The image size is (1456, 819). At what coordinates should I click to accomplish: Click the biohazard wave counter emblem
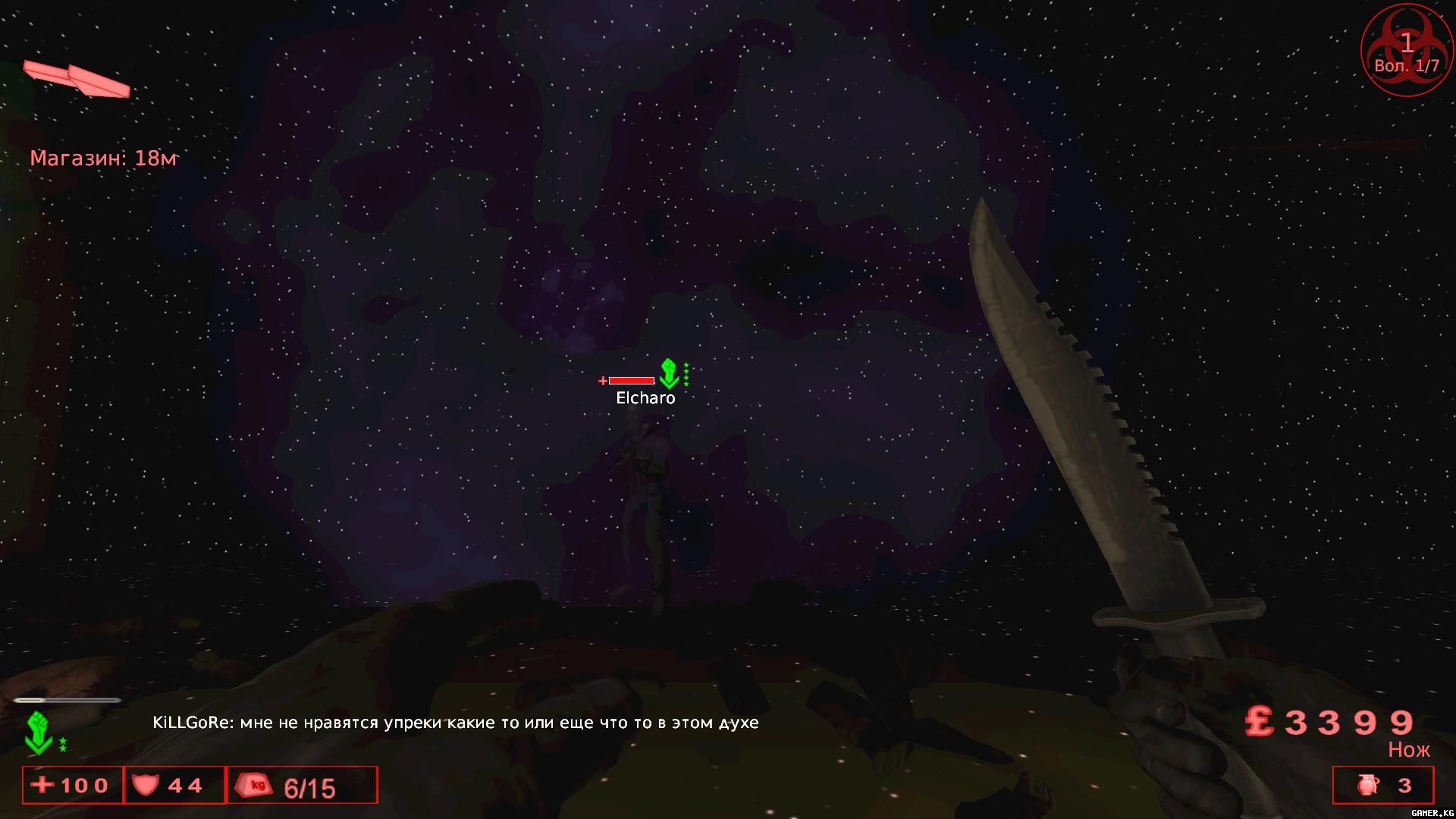pyautogui.click(x=1407, y=52)
